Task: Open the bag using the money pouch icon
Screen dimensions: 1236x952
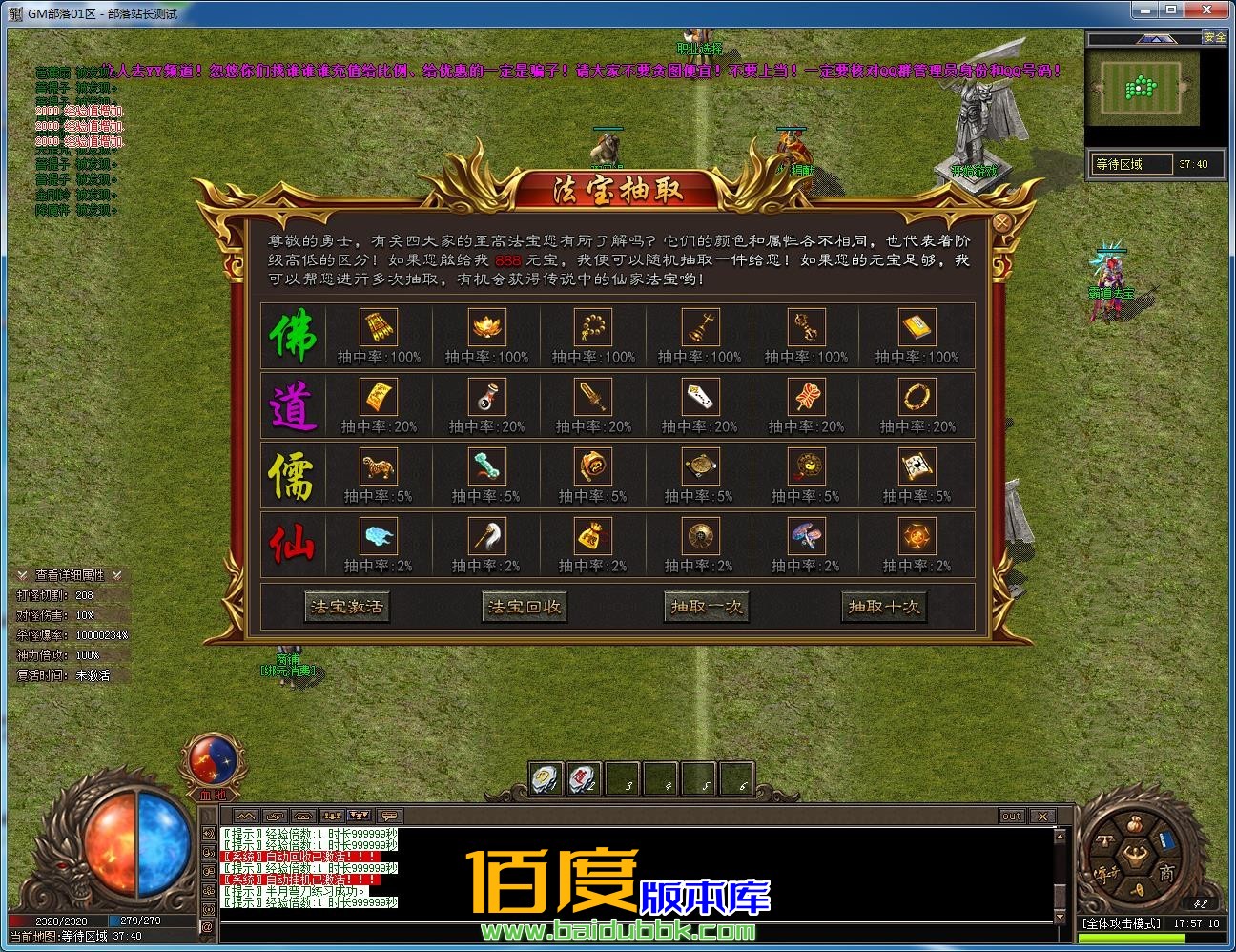Action: (x=1134, y=824)
